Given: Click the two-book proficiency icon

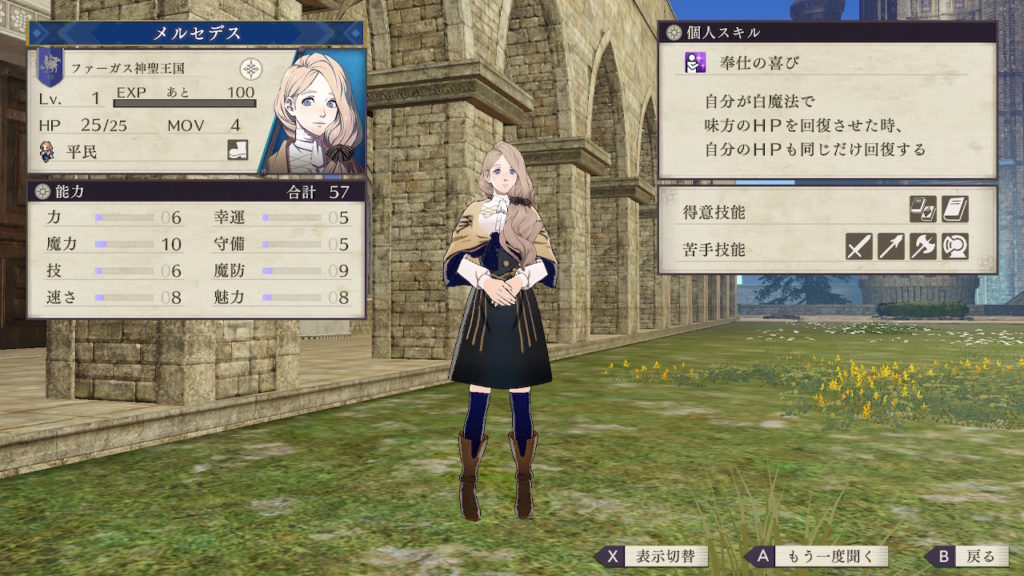Looking at the screenshot, I should click(x=922, y=209).
